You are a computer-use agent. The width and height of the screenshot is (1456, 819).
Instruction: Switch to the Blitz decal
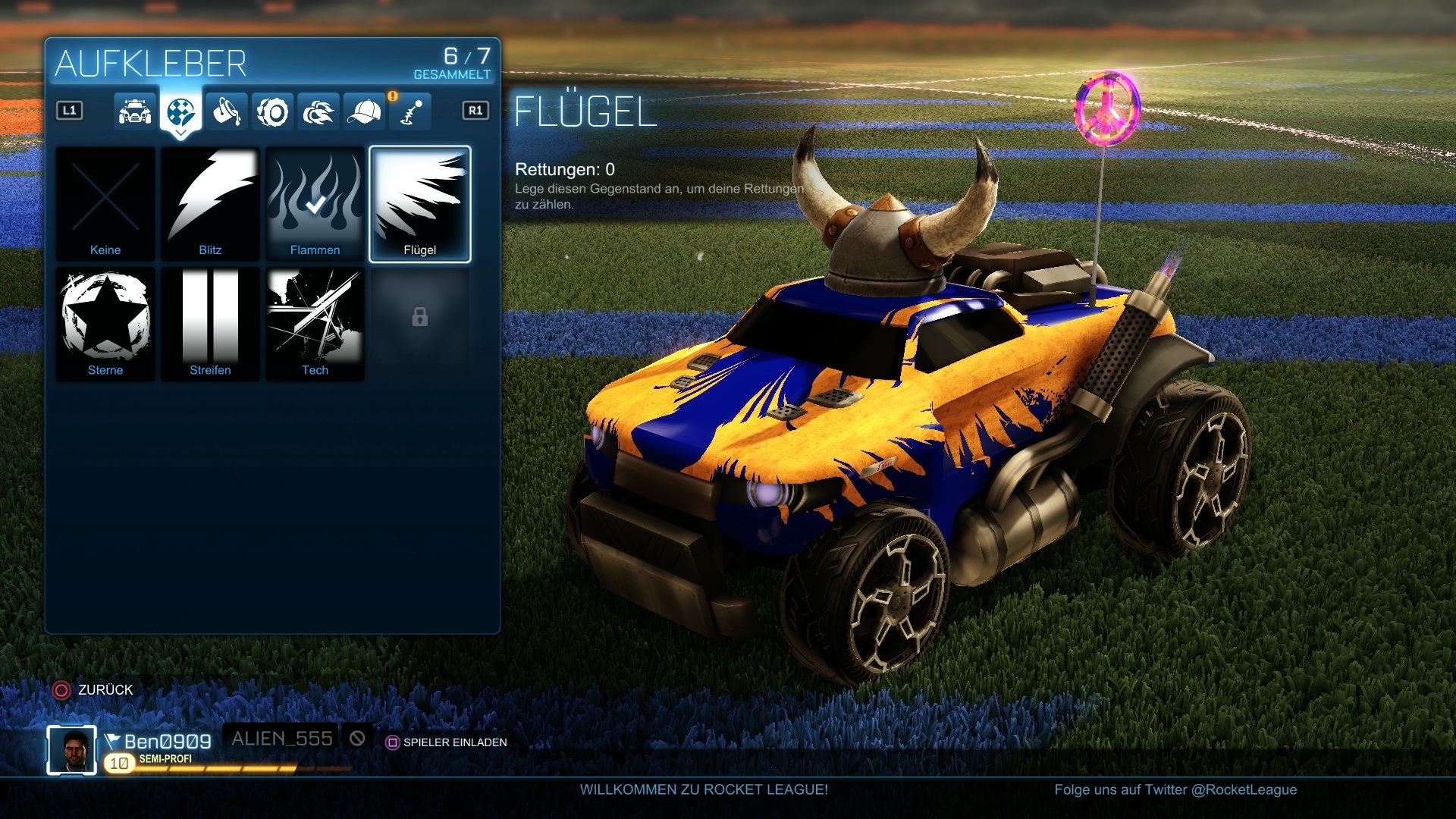click(x=210, y=202)
